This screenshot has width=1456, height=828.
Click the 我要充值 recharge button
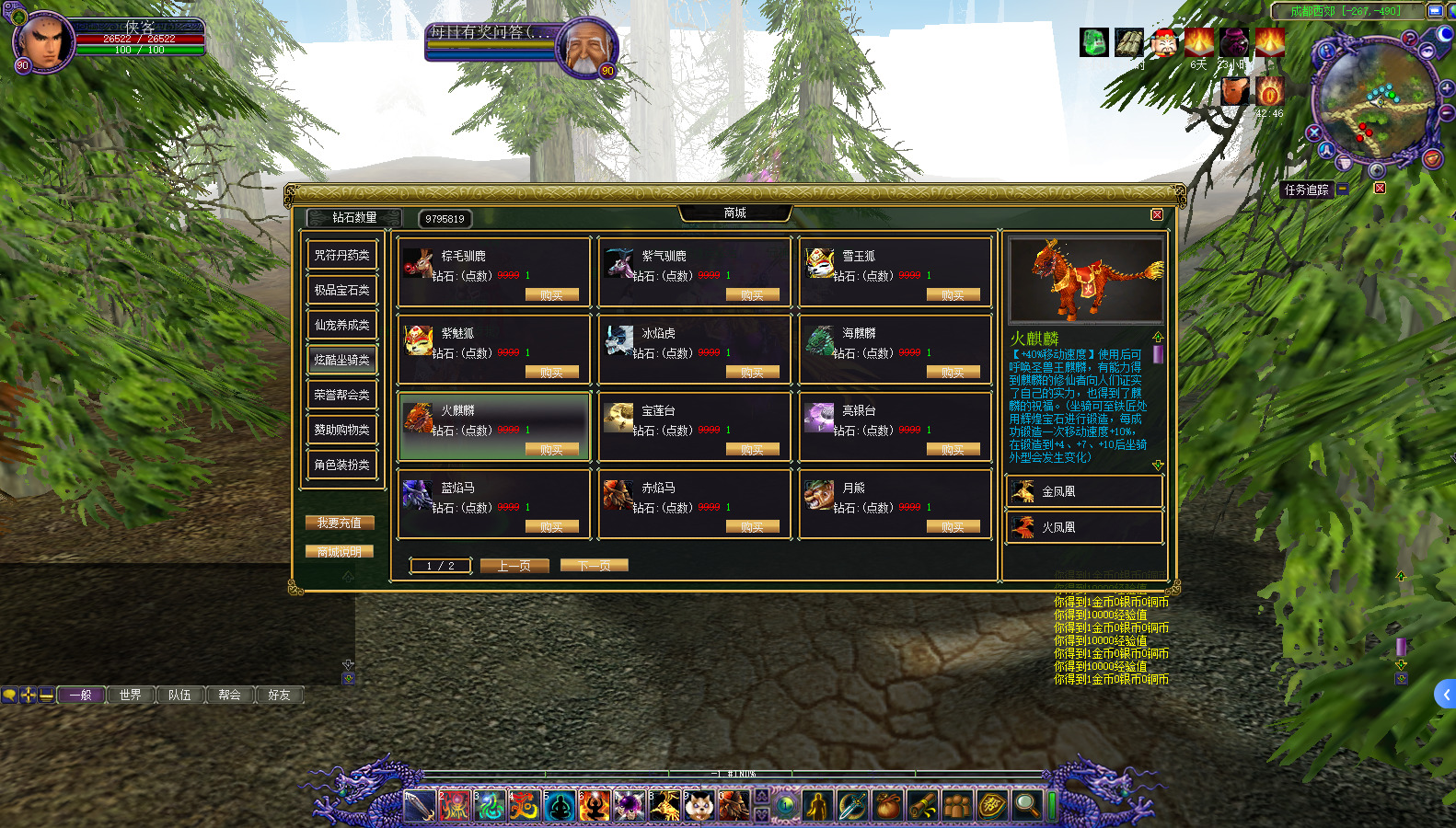(340, 523)
